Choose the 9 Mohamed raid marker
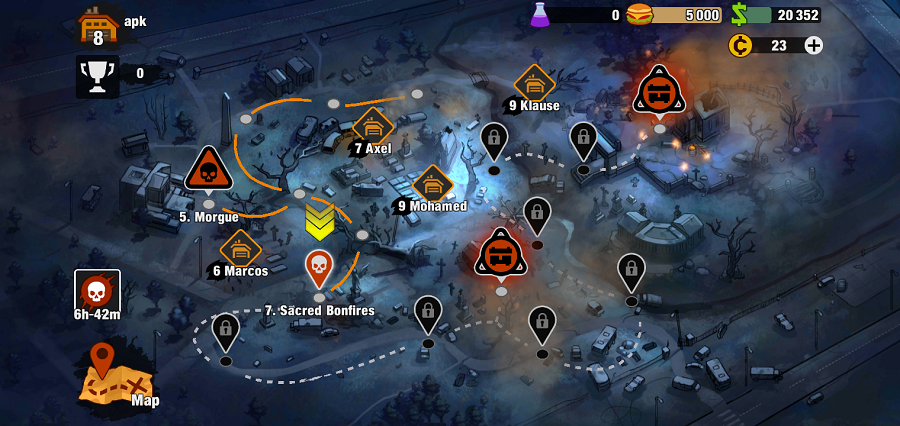This screenshot has width=900, height=426. (x=433, y=185)
